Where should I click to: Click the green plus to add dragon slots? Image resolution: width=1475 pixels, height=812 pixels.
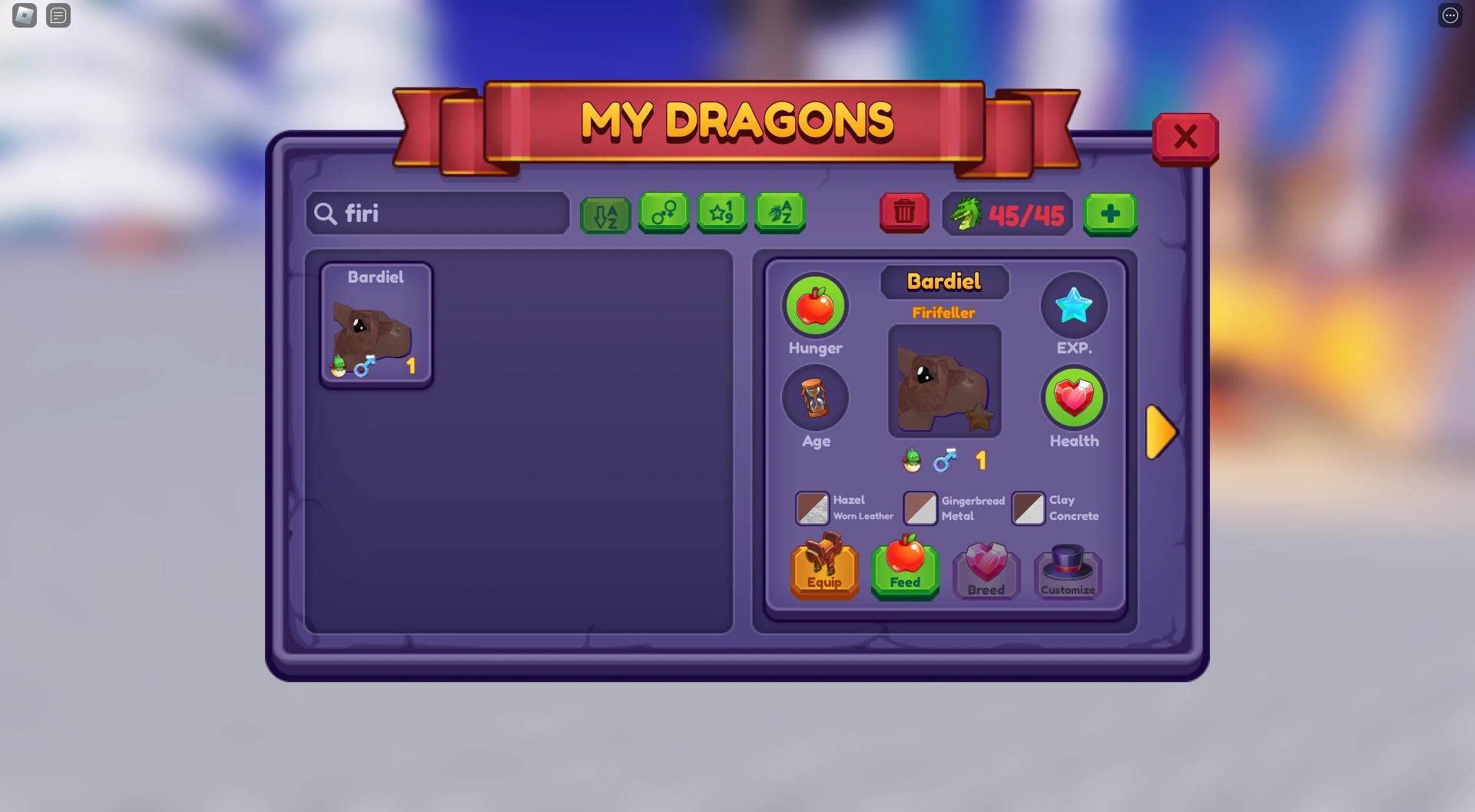pos(1110,213)
